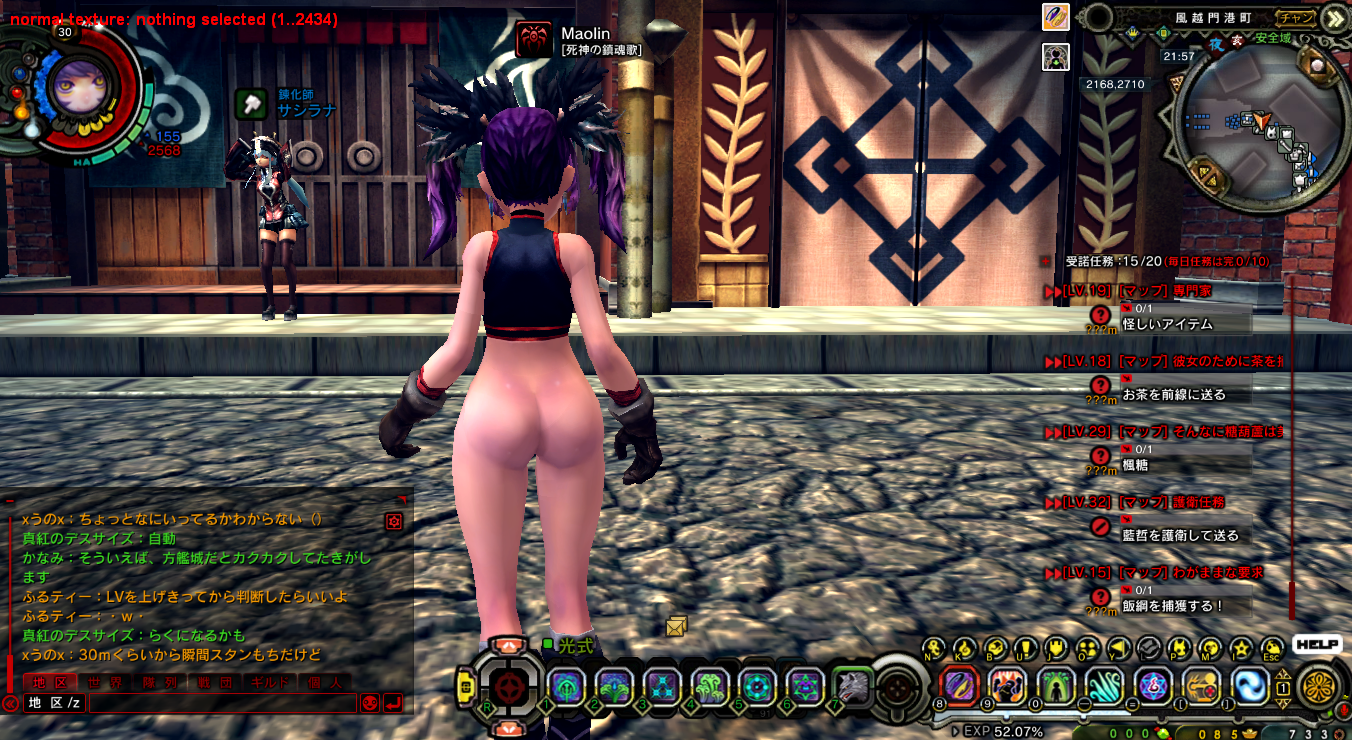This screenshot has width=1352, height=740.
Task: Use the green mushroom skill in slot 4
Action: click(709, 687)
